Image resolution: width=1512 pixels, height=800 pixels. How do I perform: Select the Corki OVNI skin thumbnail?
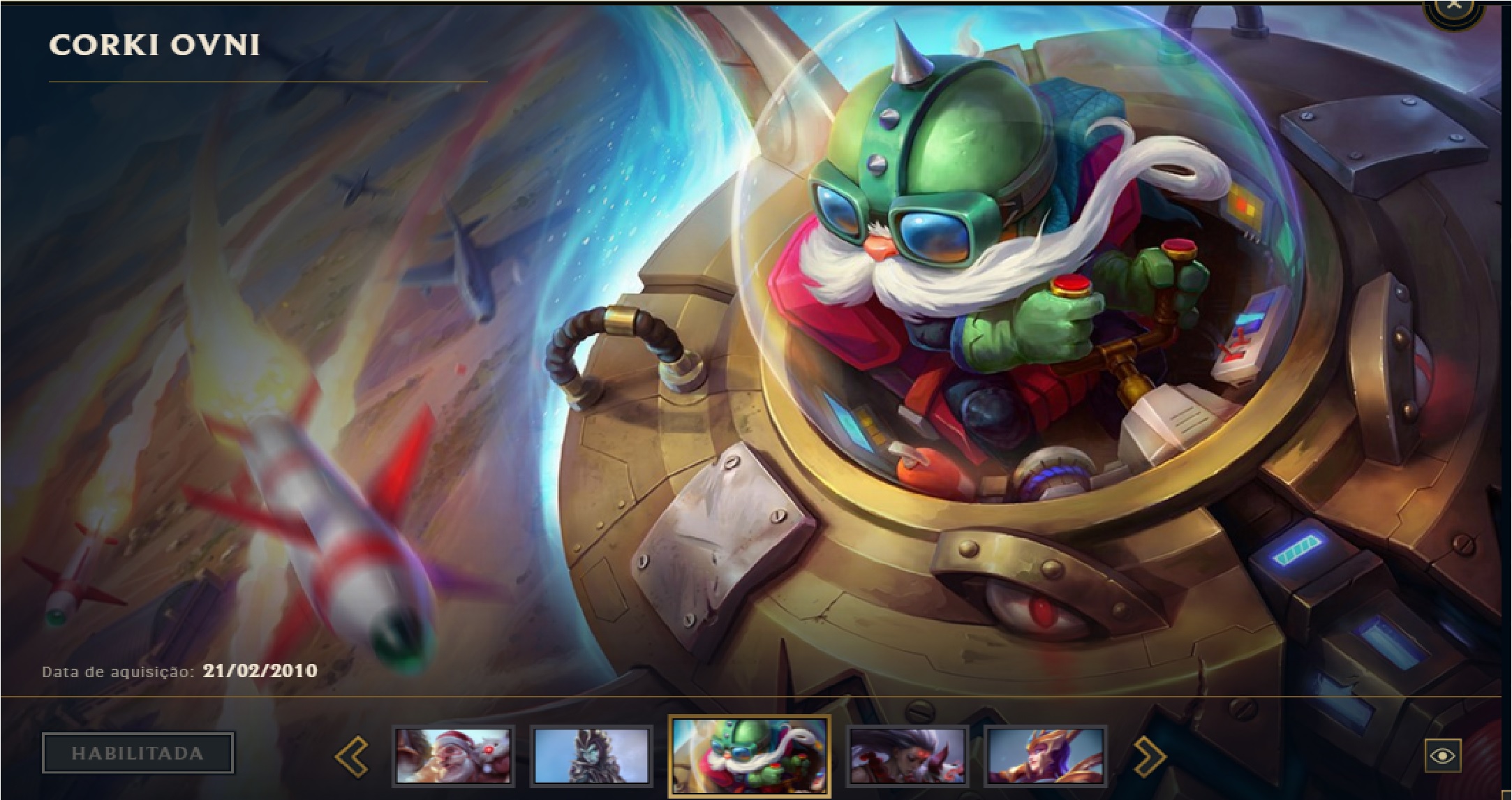tap(749, 754)
